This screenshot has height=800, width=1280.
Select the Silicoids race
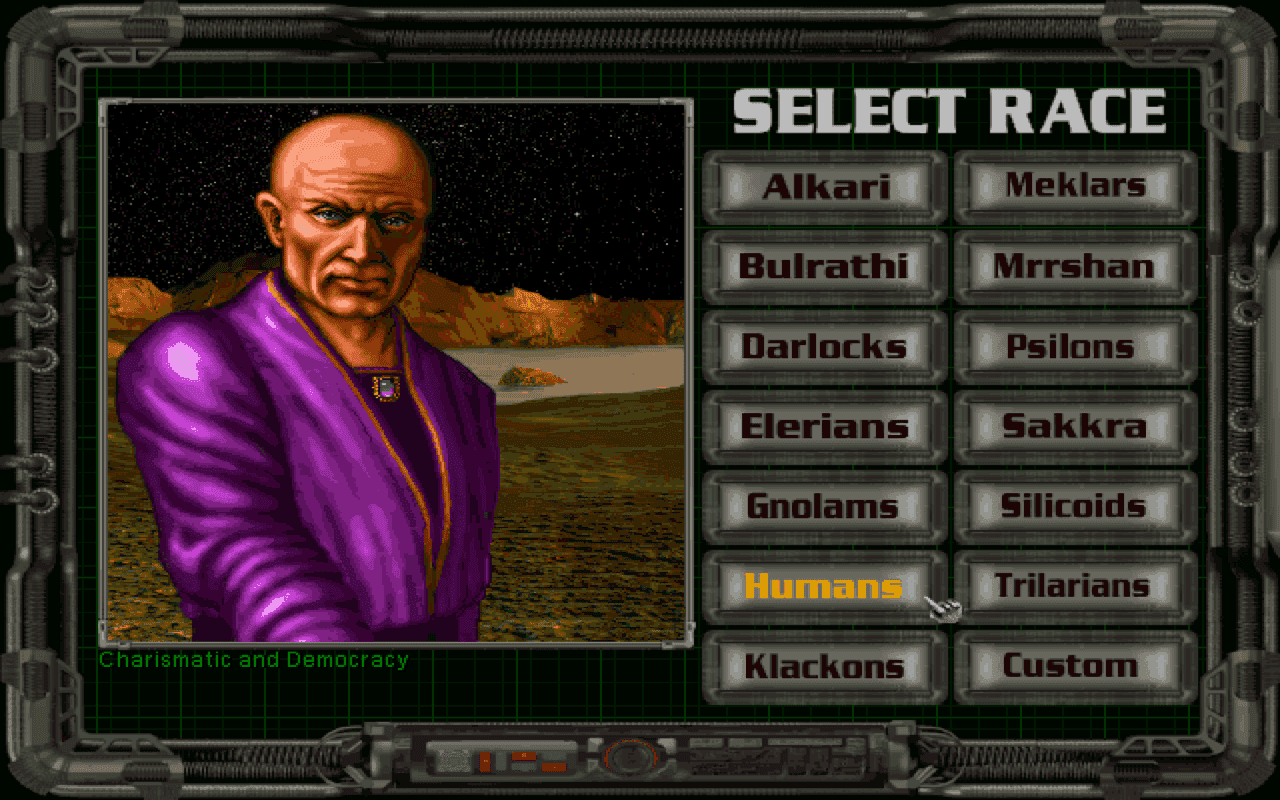[x=1075, y=506]
